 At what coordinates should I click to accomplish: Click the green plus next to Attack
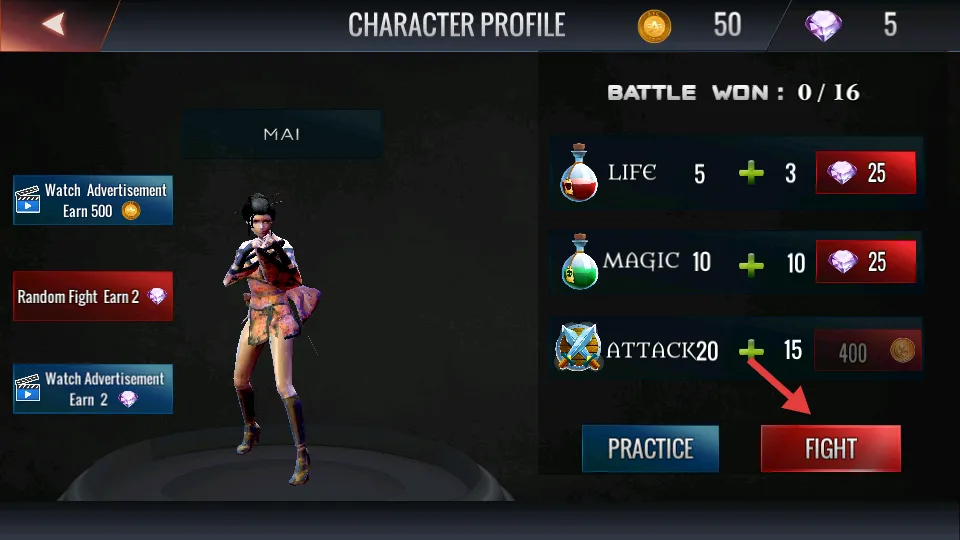(751, 351)
